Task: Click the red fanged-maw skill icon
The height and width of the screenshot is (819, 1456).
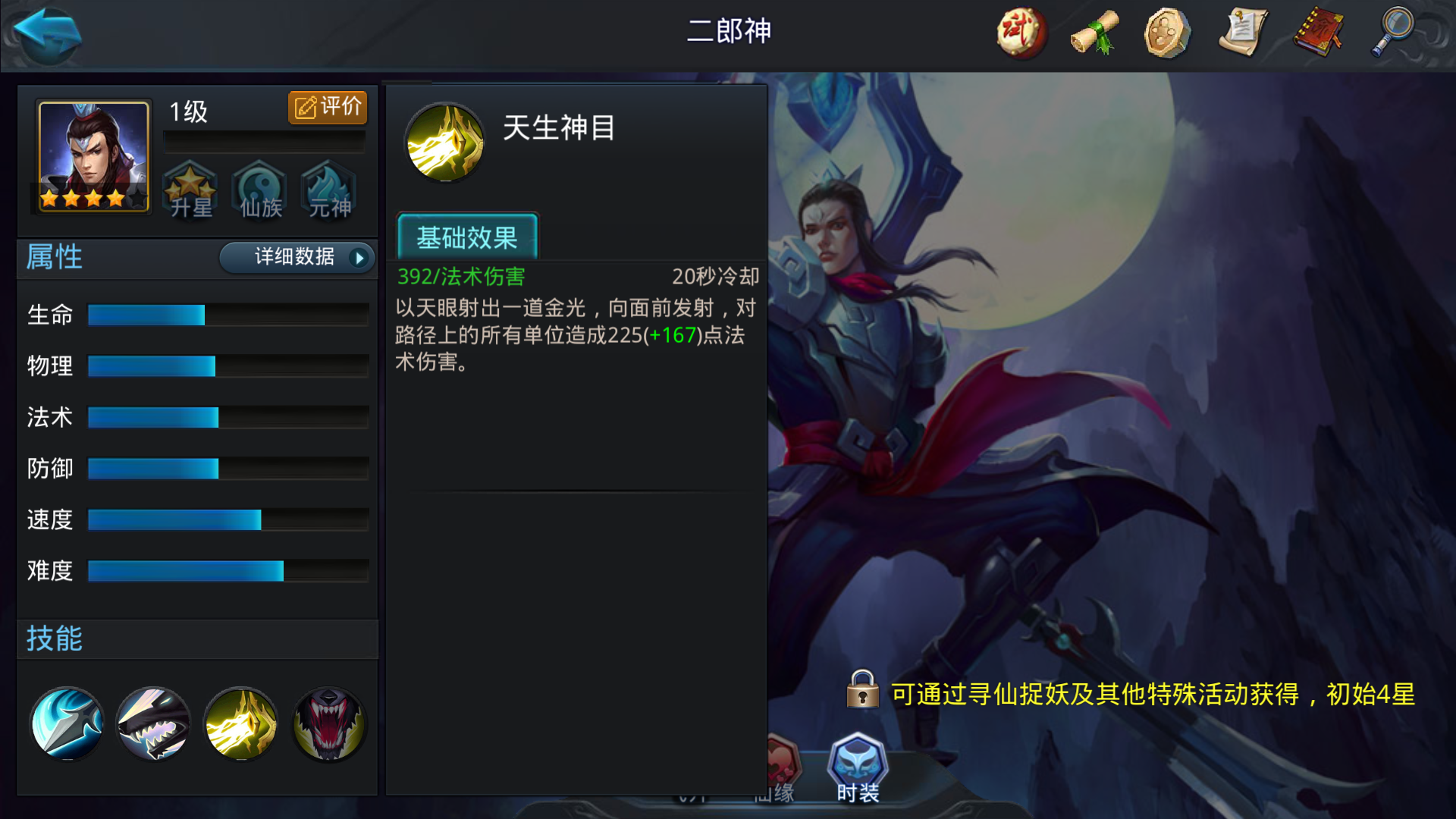Action: 328,723
